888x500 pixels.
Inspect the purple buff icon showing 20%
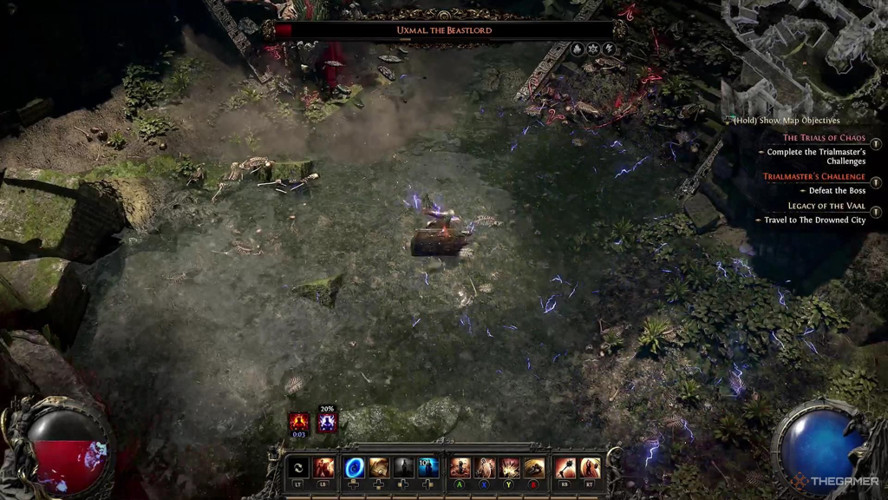pyautogui.click(x=327, y=422)
